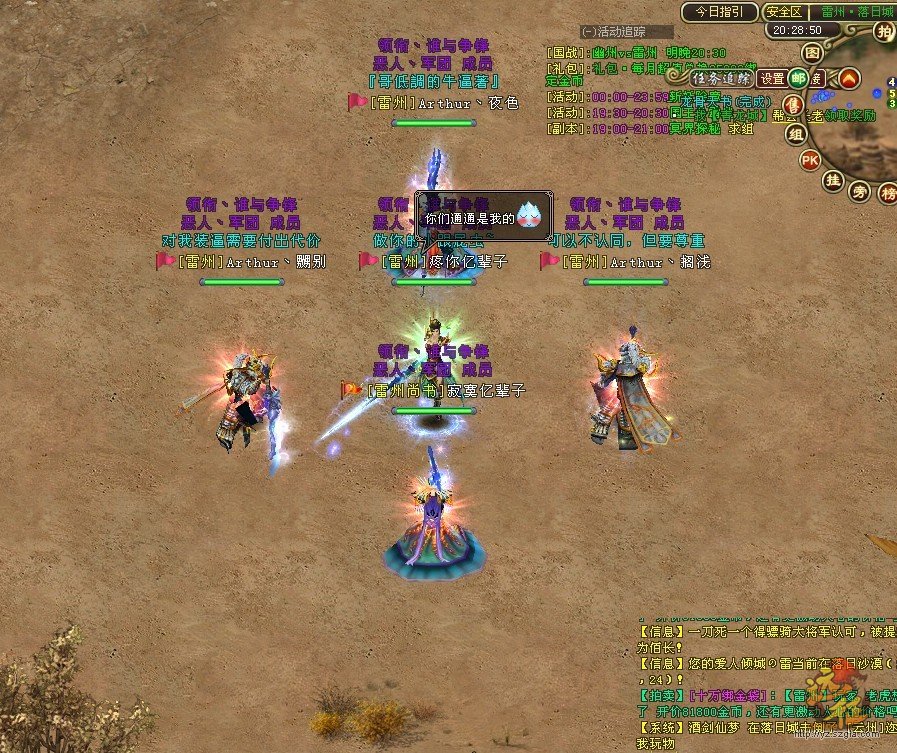Open the 拍 auction icon
The image size is (897, 753).
point(883,31)
